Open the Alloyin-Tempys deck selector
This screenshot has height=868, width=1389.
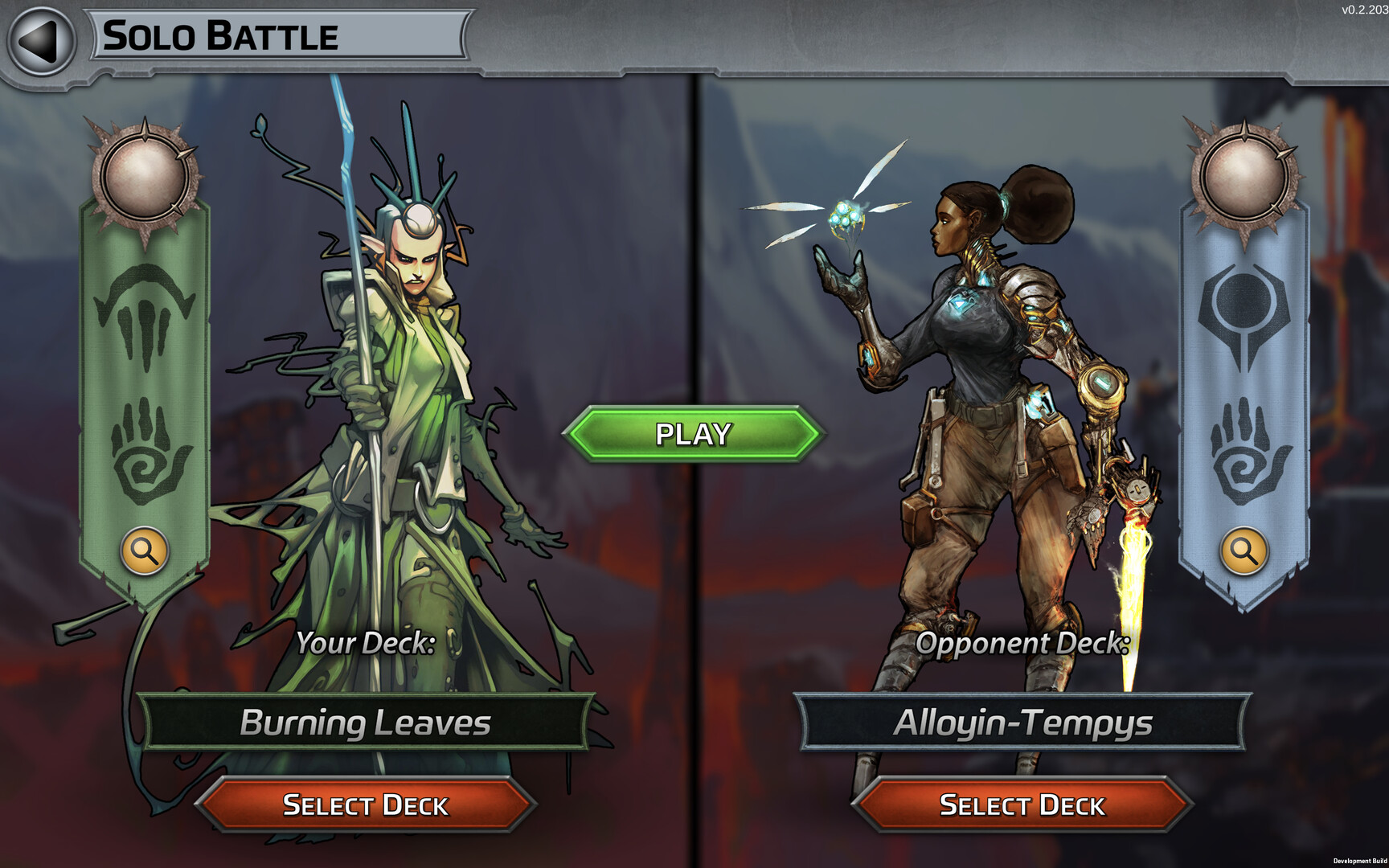click(x=1022, y=723)
